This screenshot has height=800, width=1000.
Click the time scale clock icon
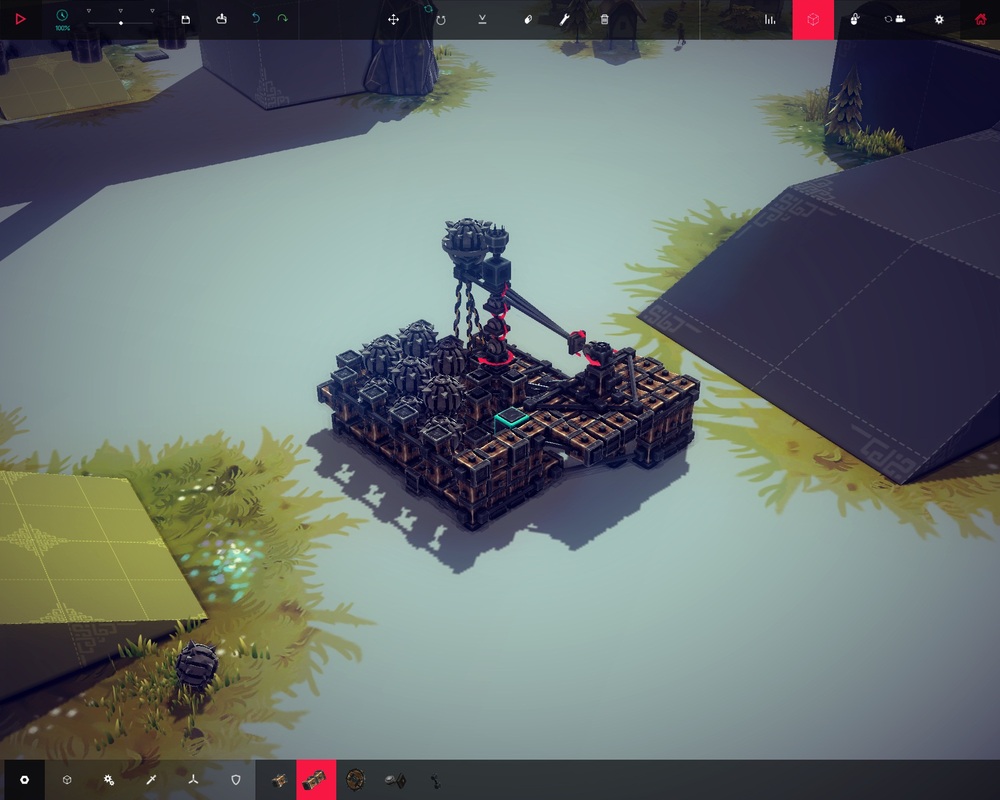[x=62, y=15]
